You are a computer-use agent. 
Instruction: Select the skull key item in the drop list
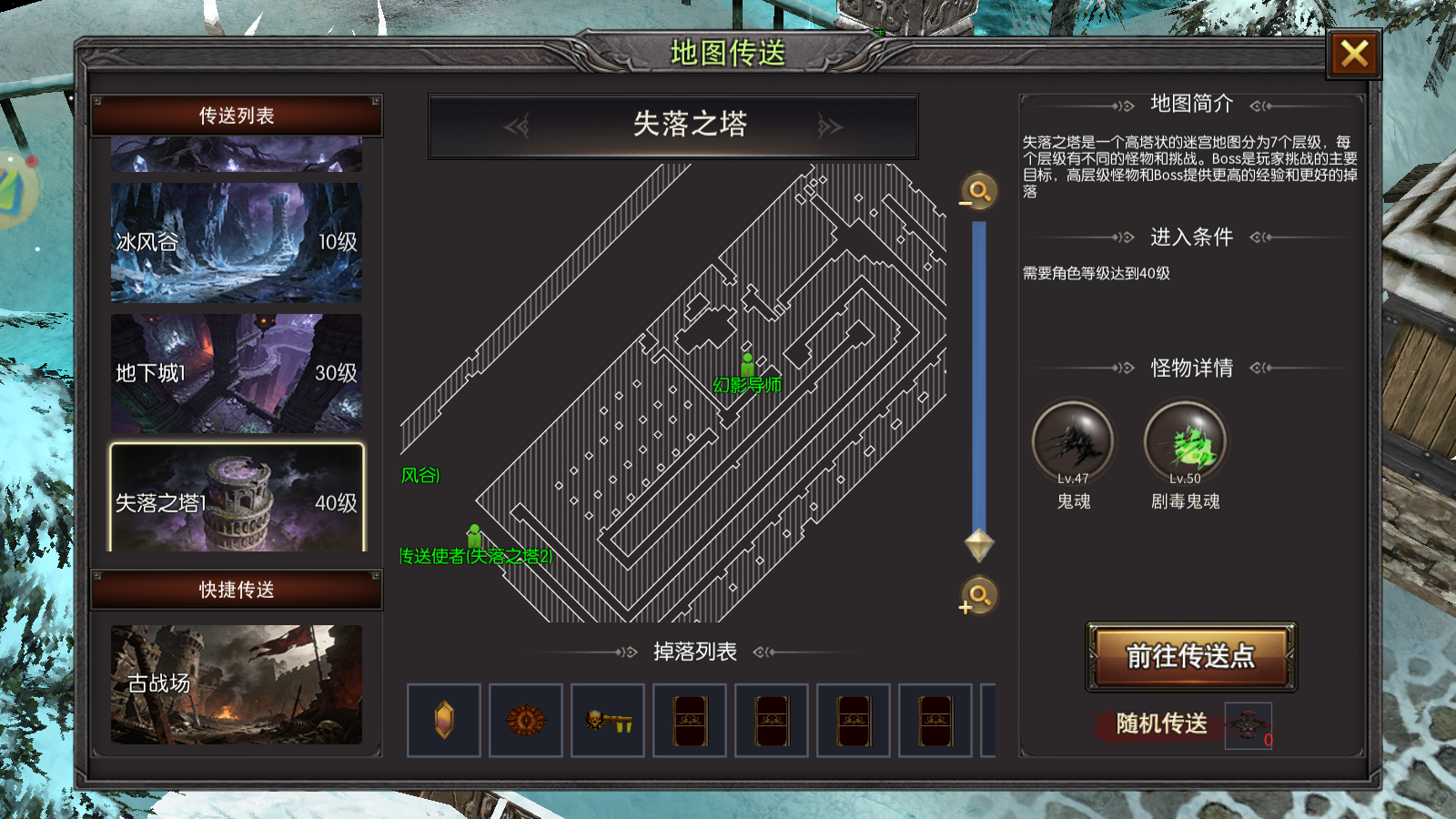point(608,719)
